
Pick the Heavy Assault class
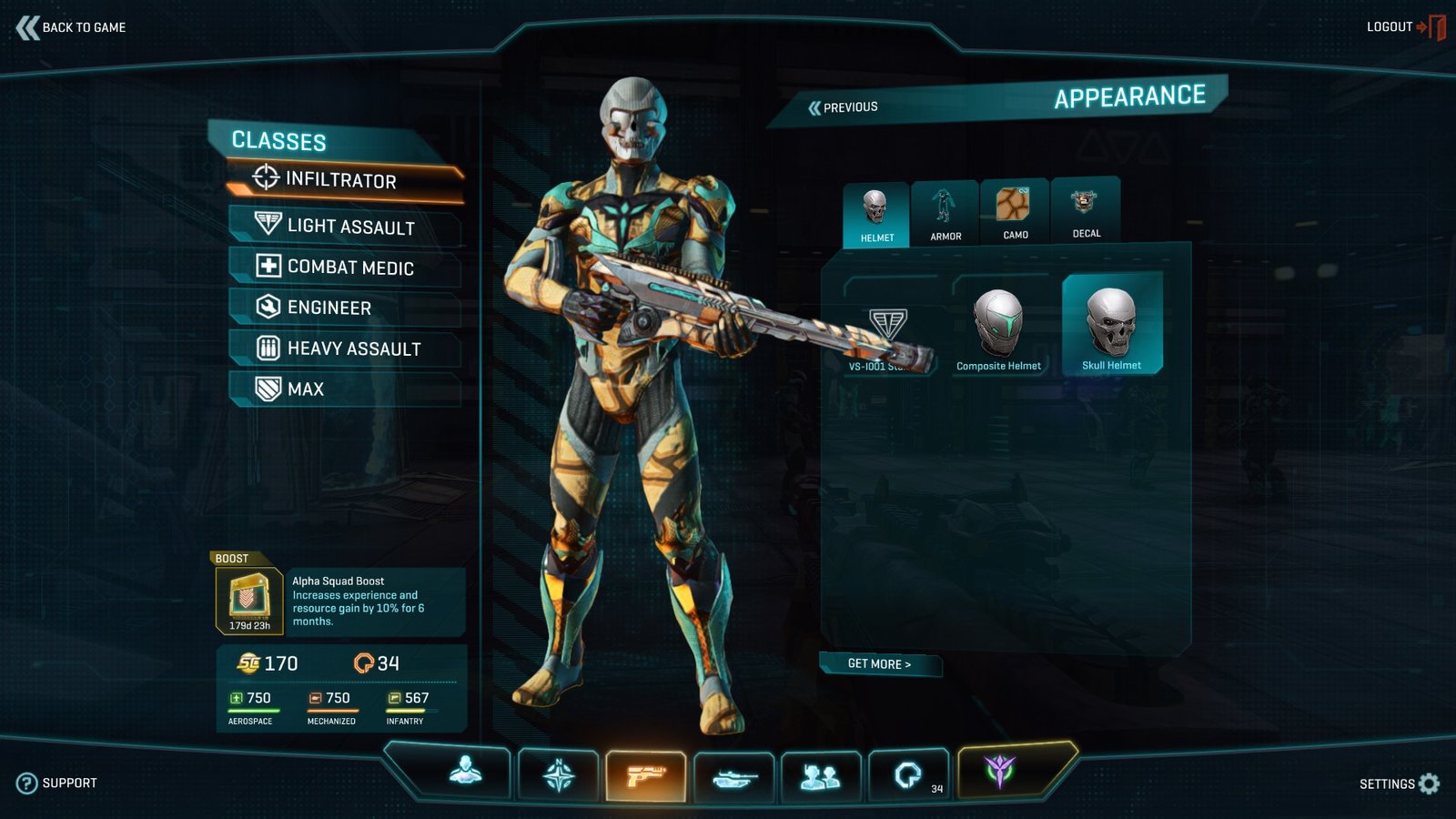coord(353,349)
